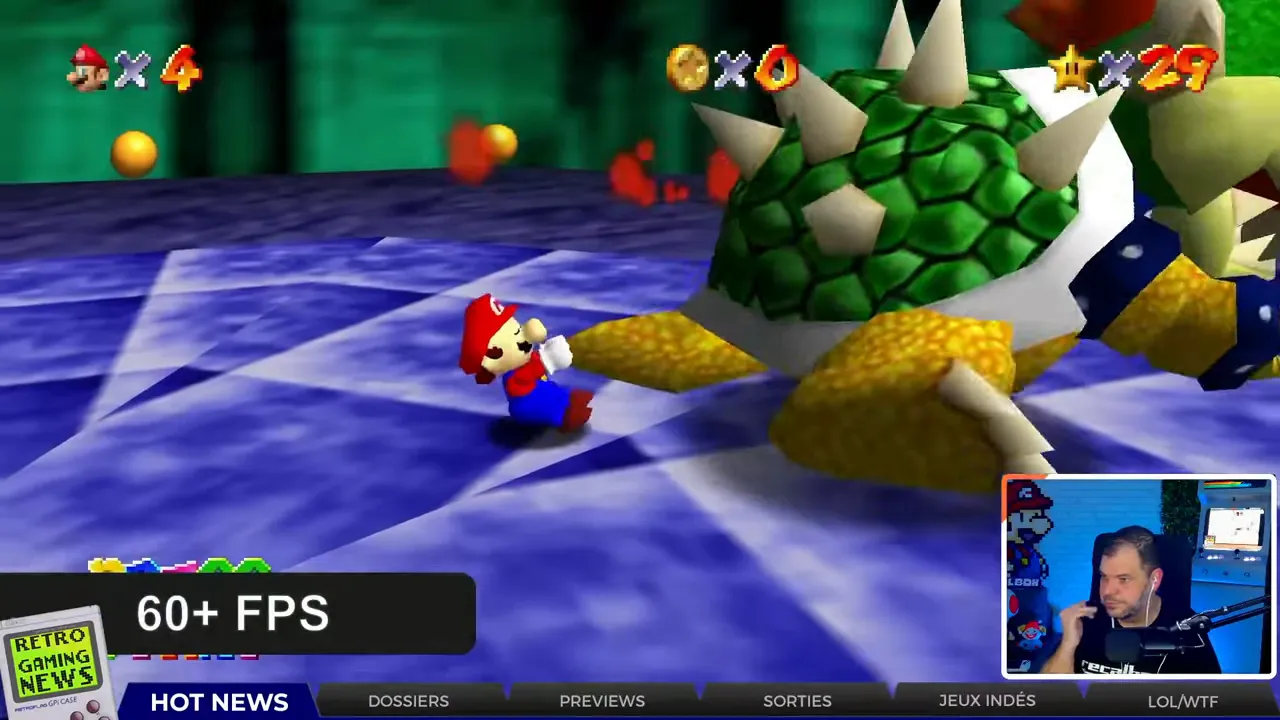Click the floating yellow coin on the left
This screenshot has width=1280, height=720.
(x=133, y=150)
